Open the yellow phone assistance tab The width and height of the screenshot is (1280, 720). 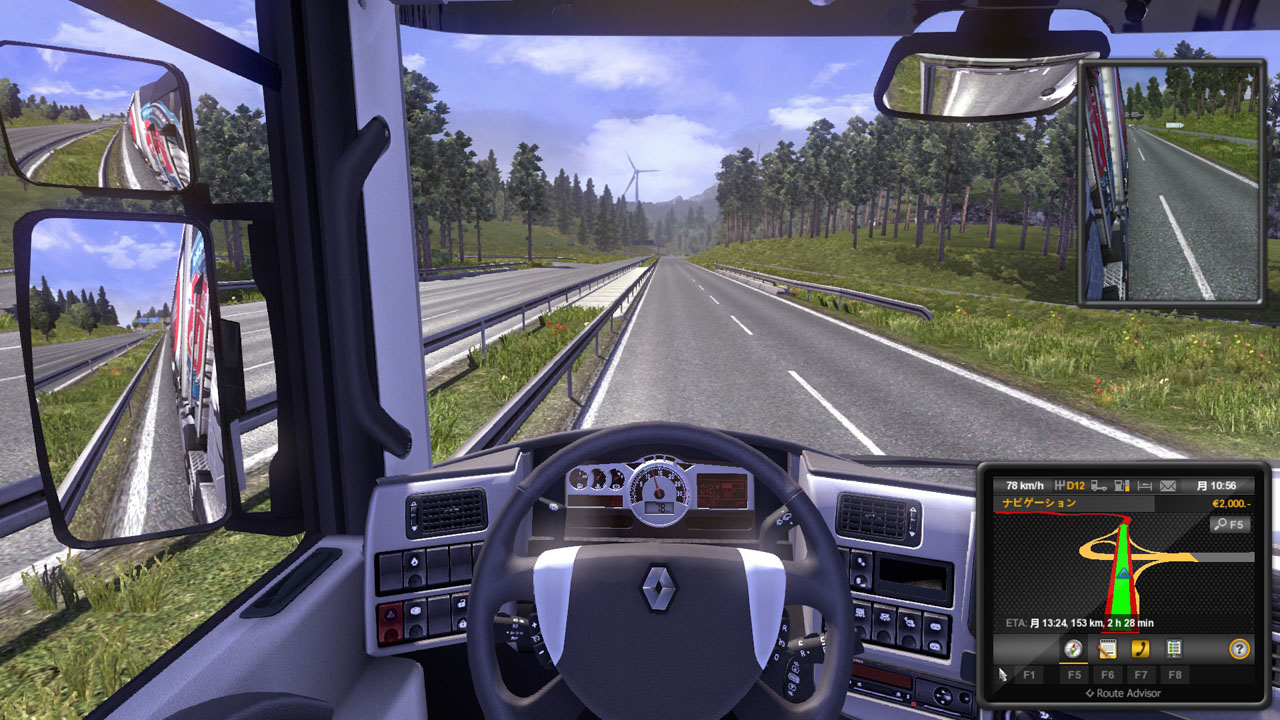1140,649
